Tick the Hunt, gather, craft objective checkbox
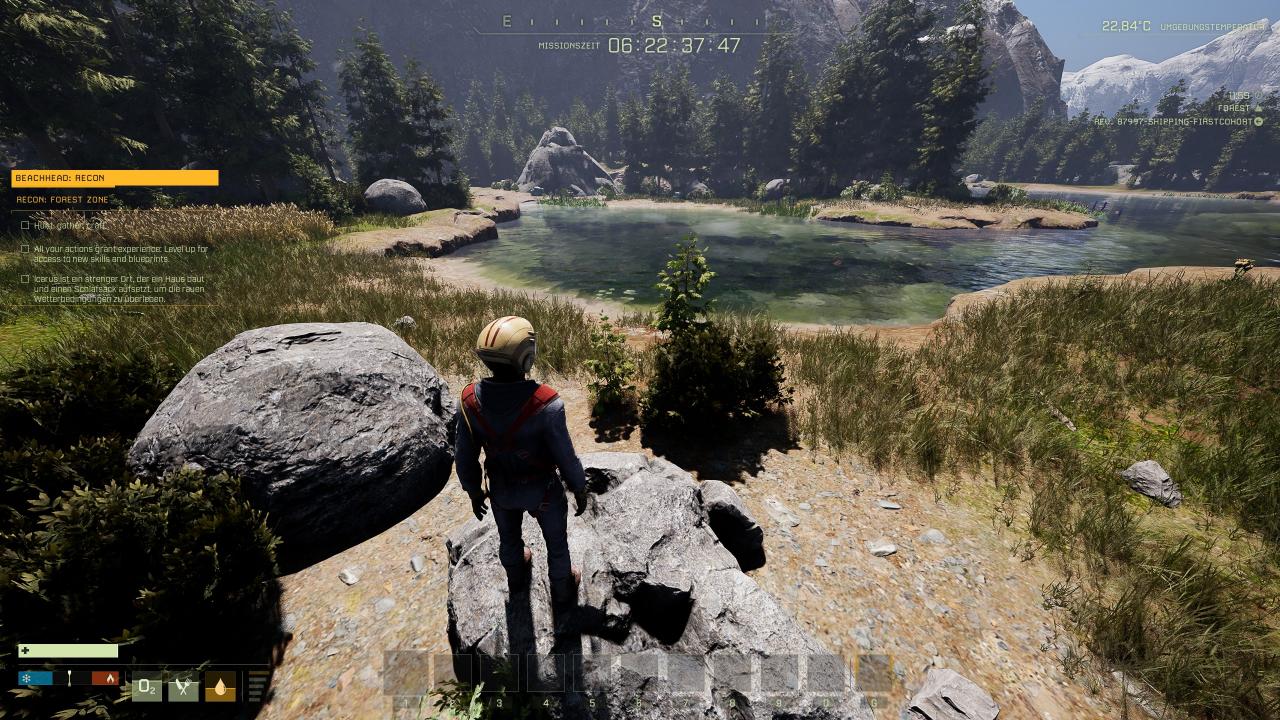The image size is (1280, 720). click(25, 225)
